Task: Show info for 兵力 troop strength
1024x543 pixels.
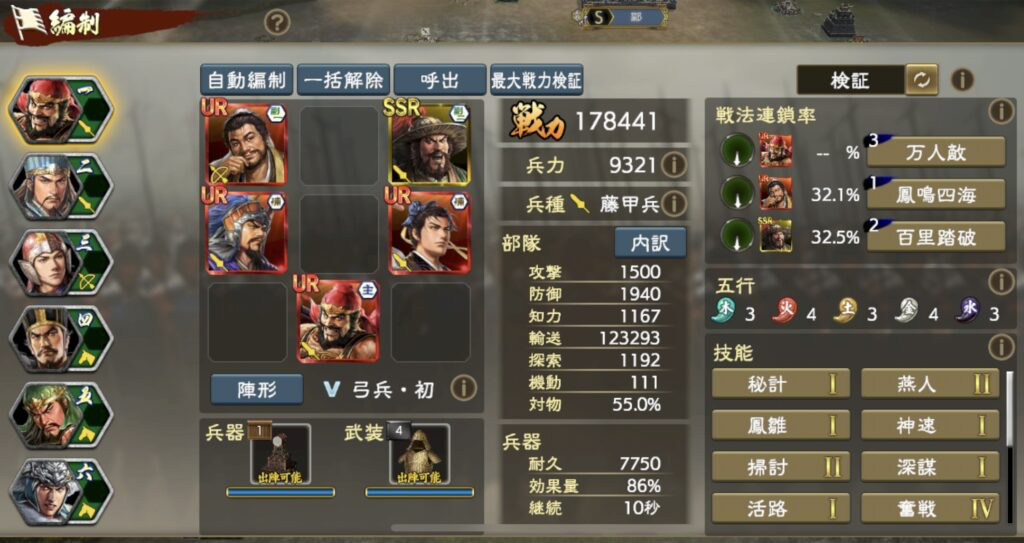Action: pyautogui.click(x=674, y=164)
